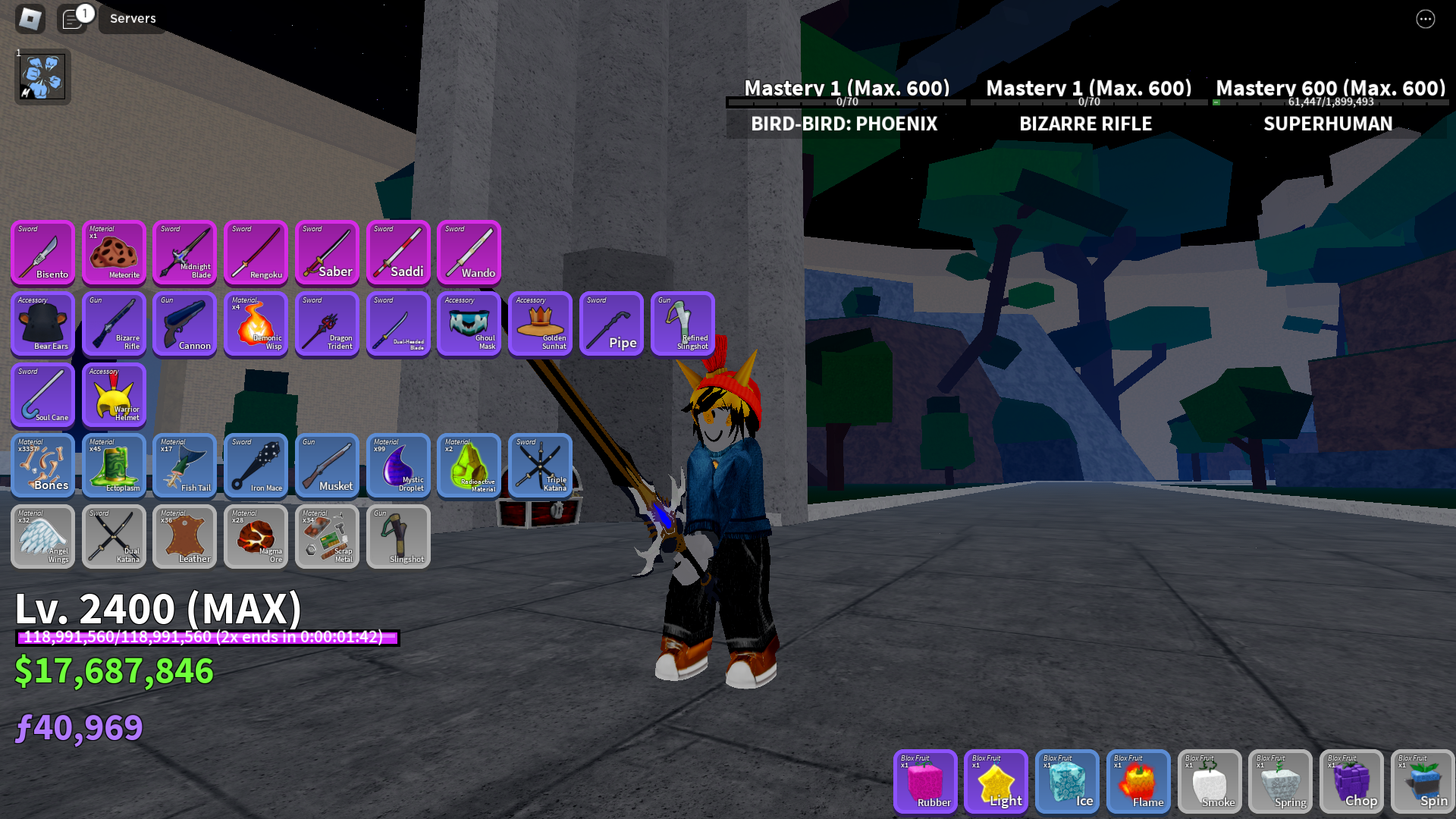The width and height of the screenshot is (1456, 819).
Task: Choose the Triple Katana sword
Action: [x=540, y=466]
